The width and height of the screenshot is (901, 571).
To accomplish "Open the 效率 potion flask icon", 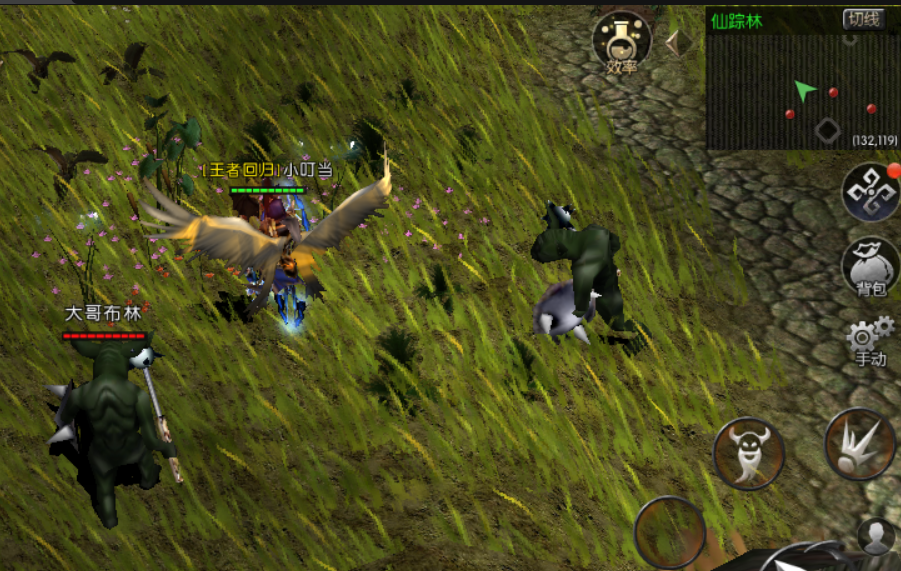I will (x=621, y=42).
